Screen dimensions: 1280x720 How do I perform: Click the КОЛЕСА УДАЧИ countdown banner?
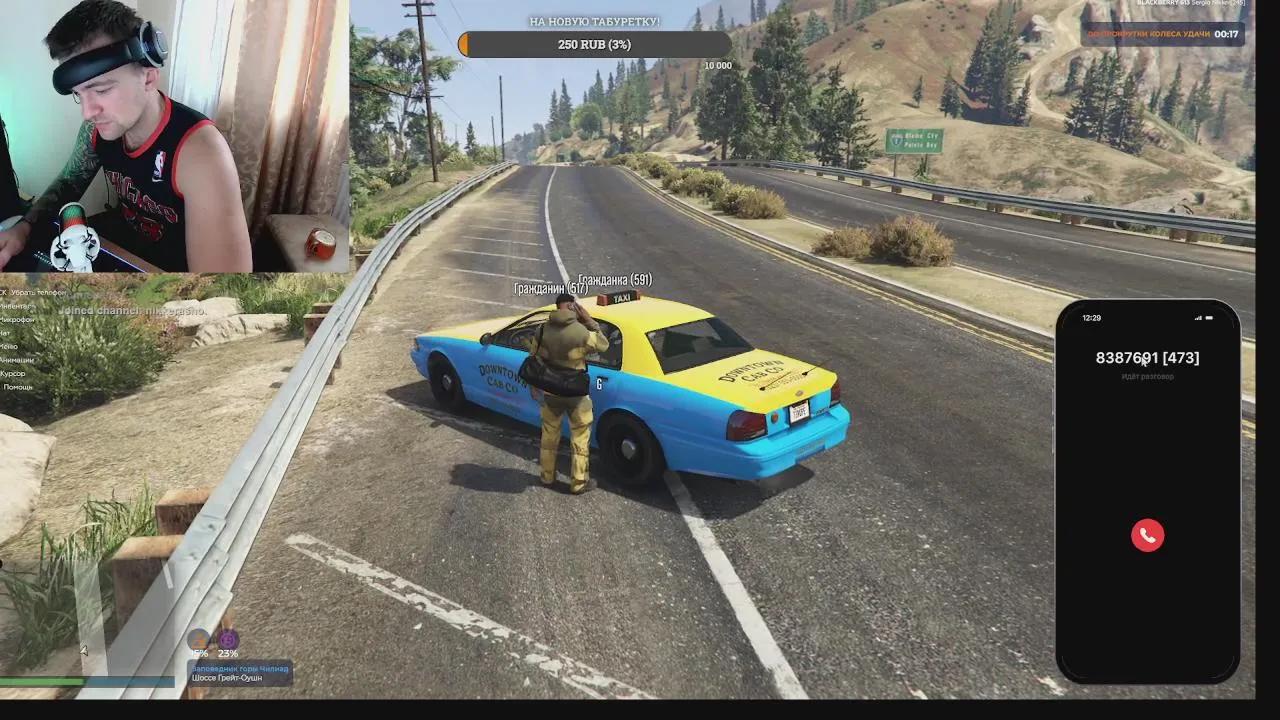1163,34
